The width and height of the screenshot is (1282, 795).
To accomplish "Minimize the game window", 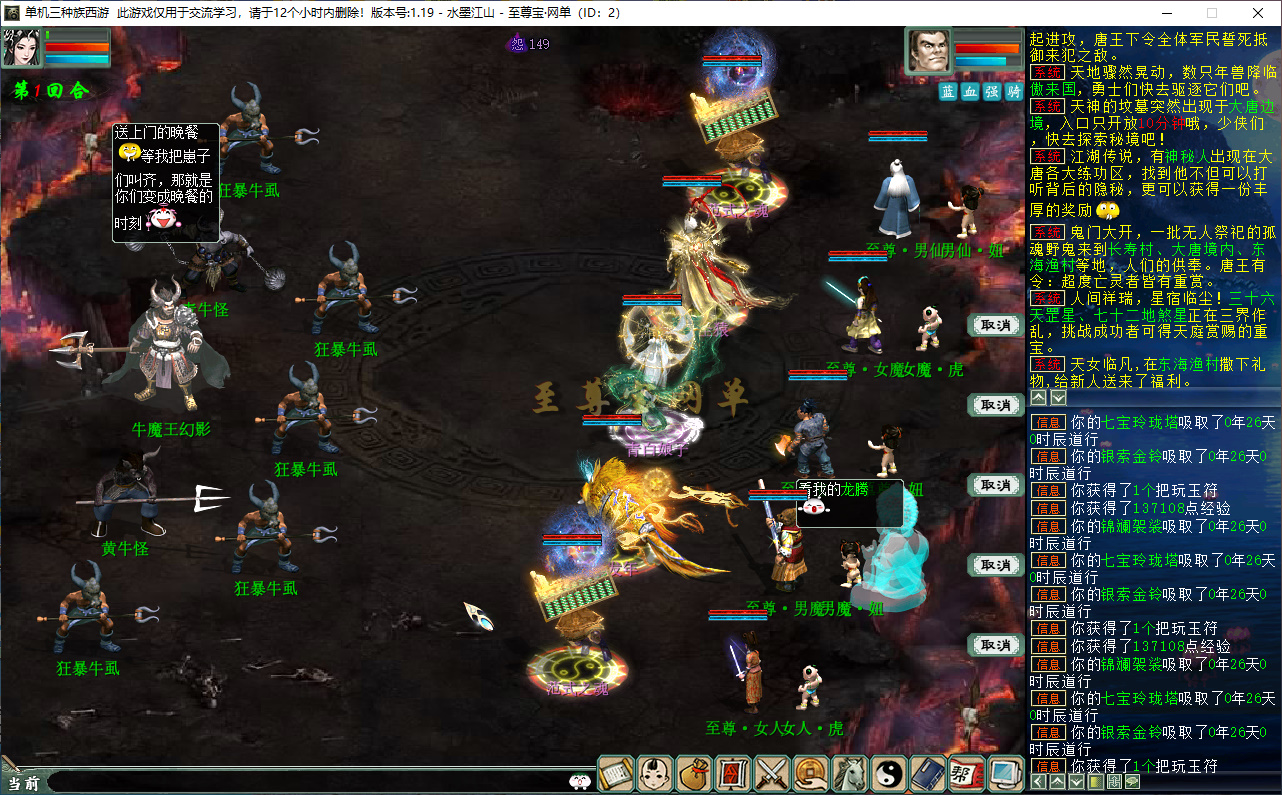I will pos(1166,13).
